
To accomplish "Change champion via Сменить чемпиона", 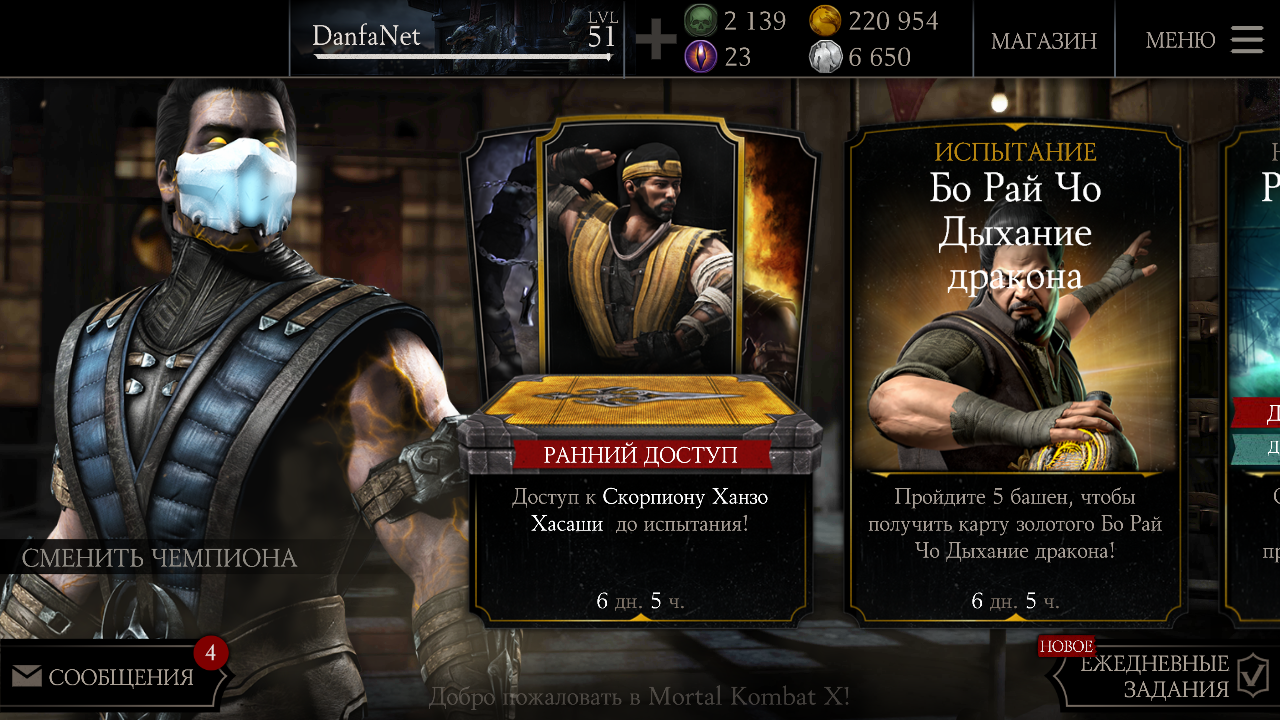I will (160, 558).
